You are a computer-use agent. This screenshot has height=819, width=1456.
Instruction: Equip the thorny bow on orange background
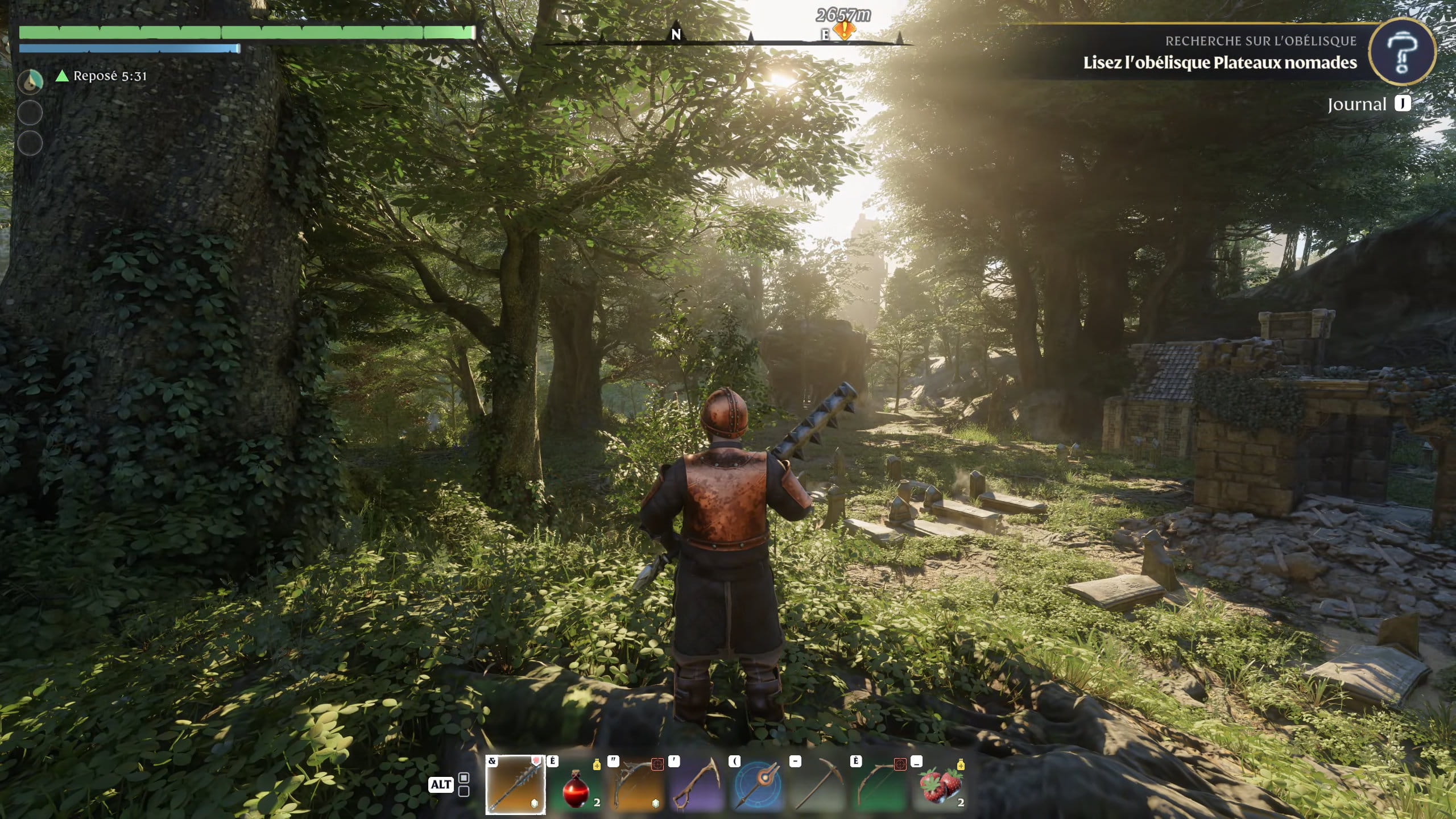[x=636, y=786]
